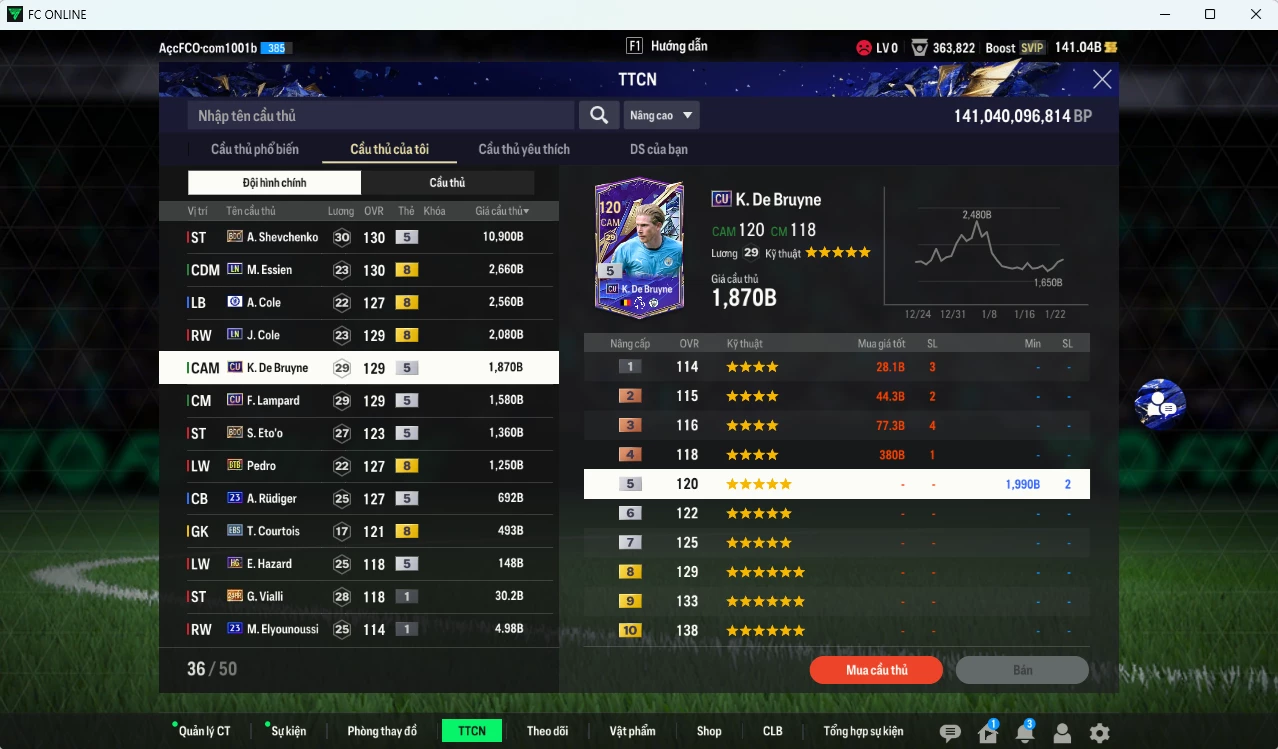Go to Phòng thay đồ
Image resolution: width=1278 pixels, height=749 pixels.
(x=382, y=731)
